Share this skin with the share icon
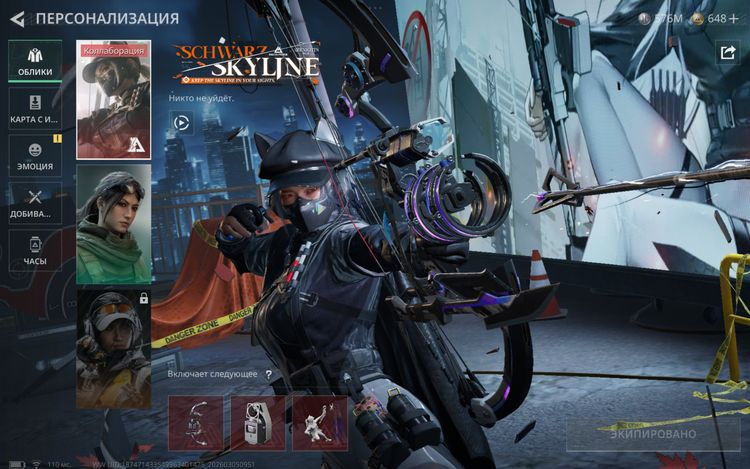 pos(727,53)
